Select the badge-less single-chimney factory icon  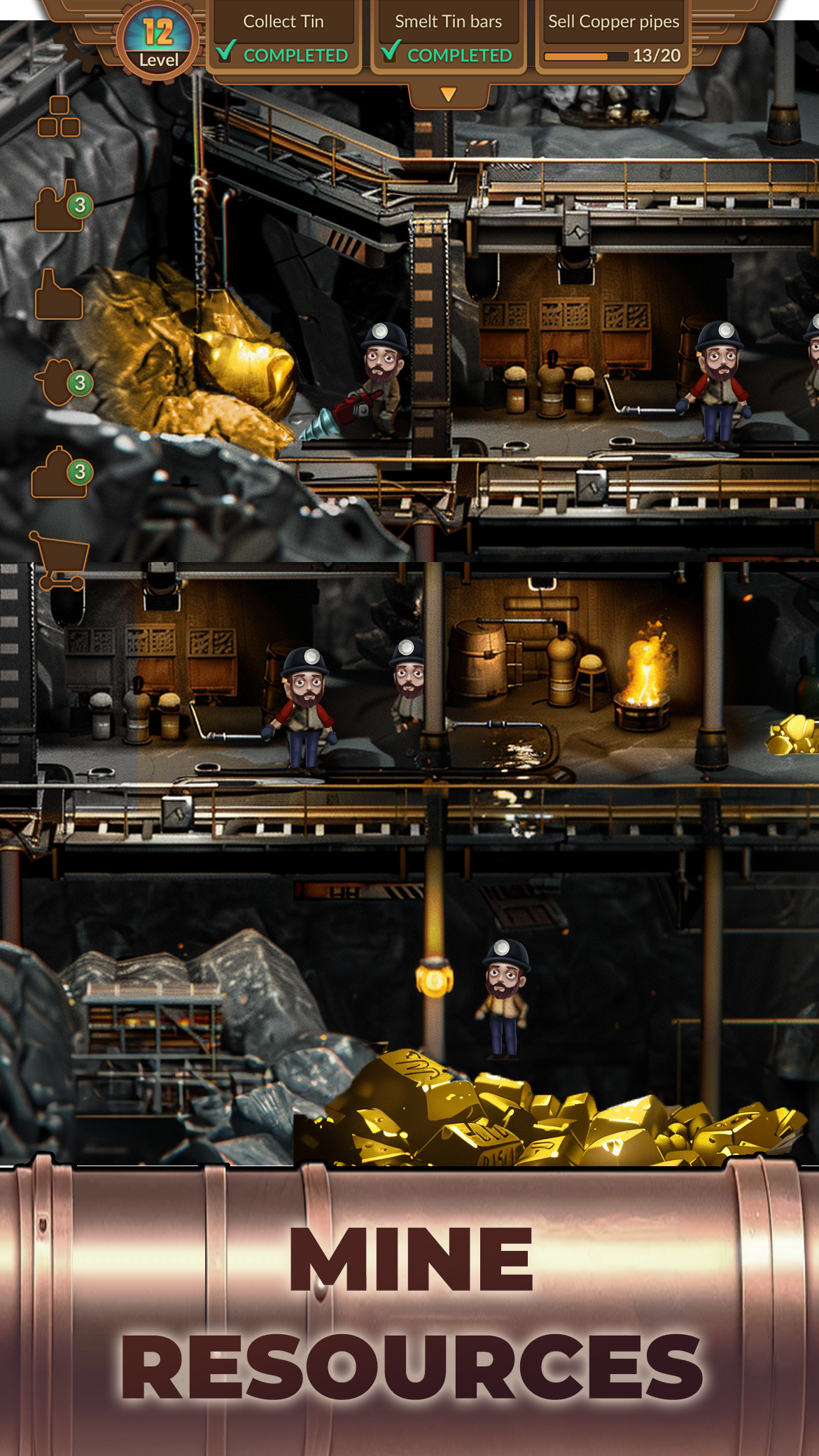tap(59, 295)
